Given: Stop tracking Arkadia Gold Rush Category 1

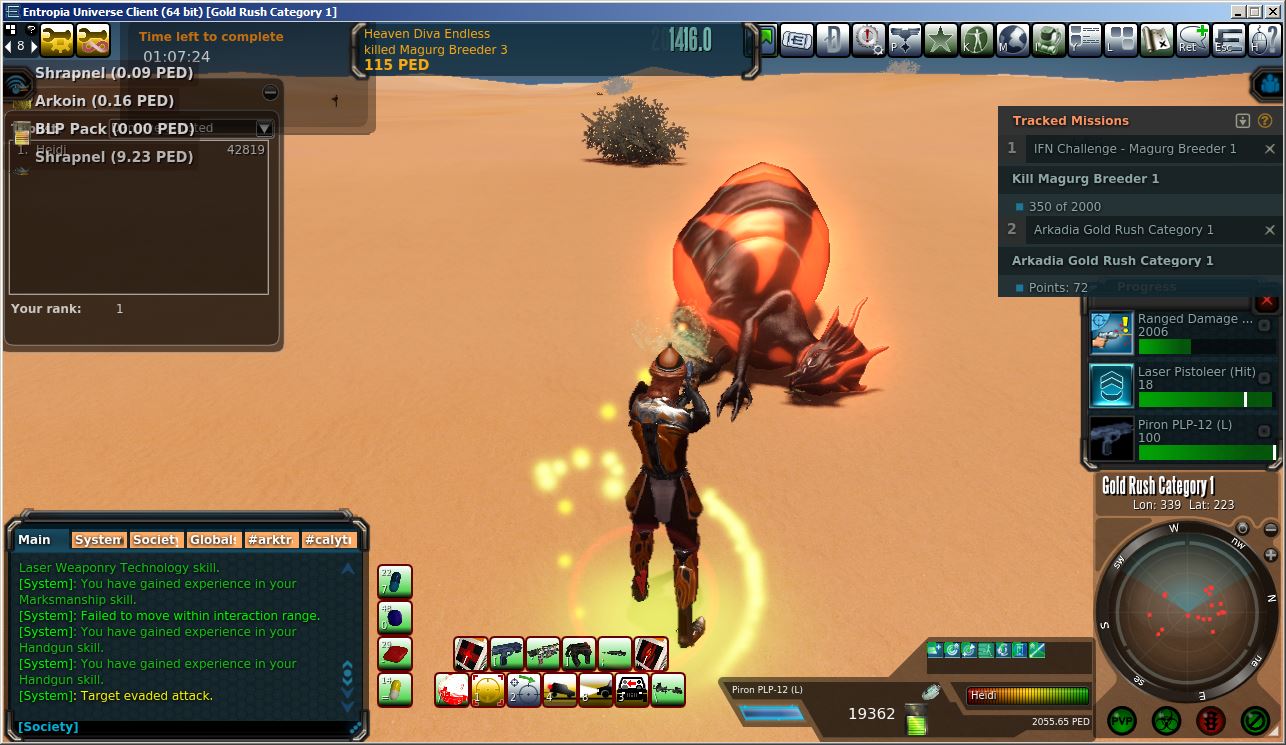Looking at the screenshot, I should (1270, 230).
